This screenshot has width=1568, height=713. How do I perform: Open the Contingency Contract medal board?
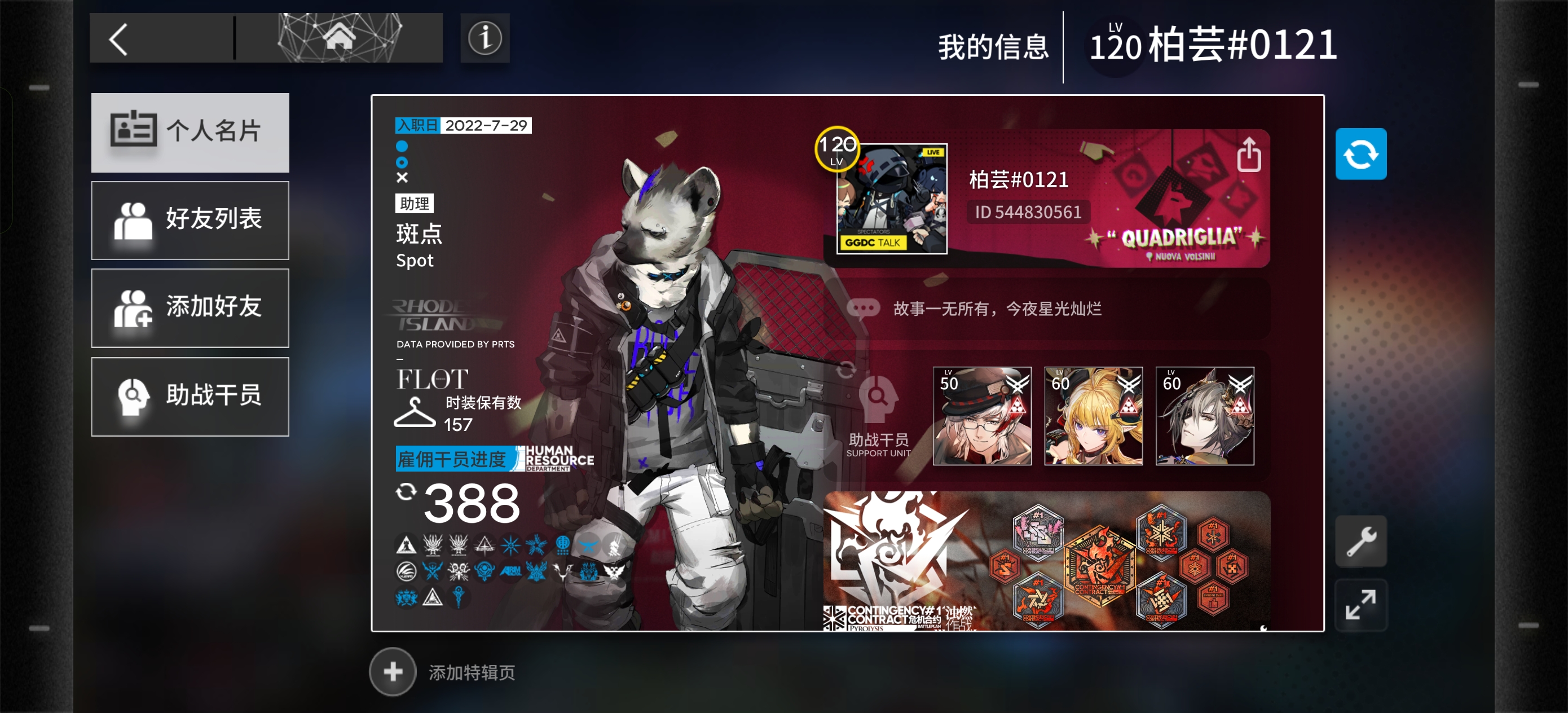click(1047, 560)
